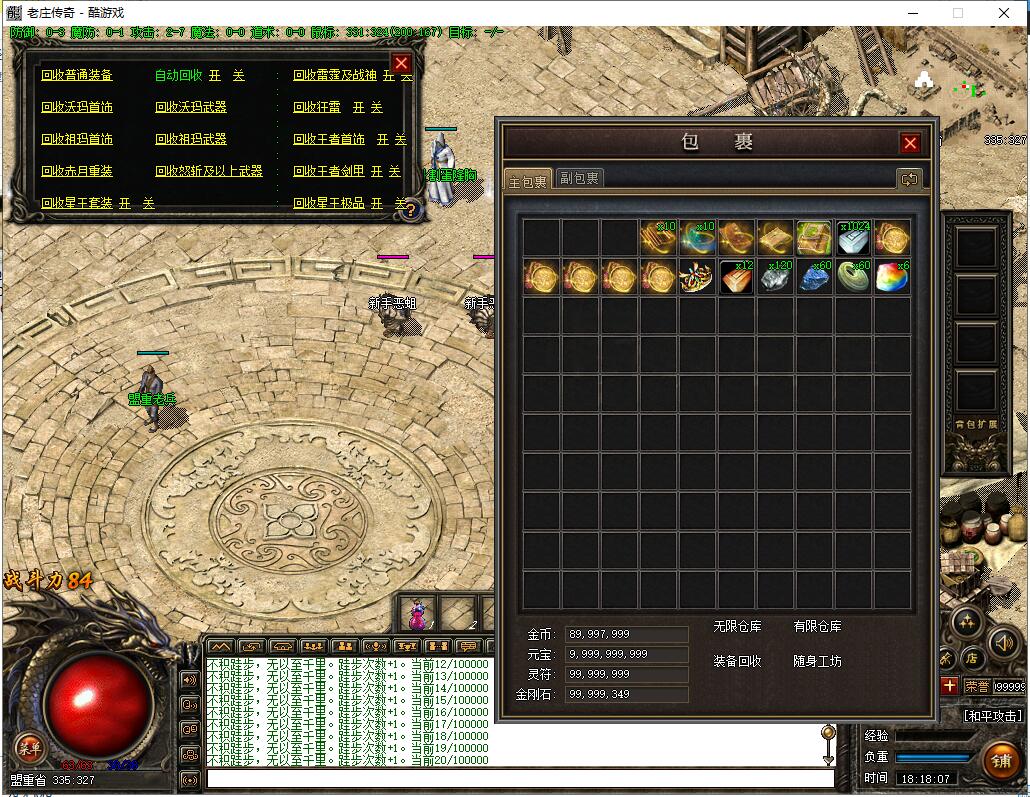This screenshot has height=797, width=1030.
Task: Click the bag sort arrows button
Action: (909, 179)
